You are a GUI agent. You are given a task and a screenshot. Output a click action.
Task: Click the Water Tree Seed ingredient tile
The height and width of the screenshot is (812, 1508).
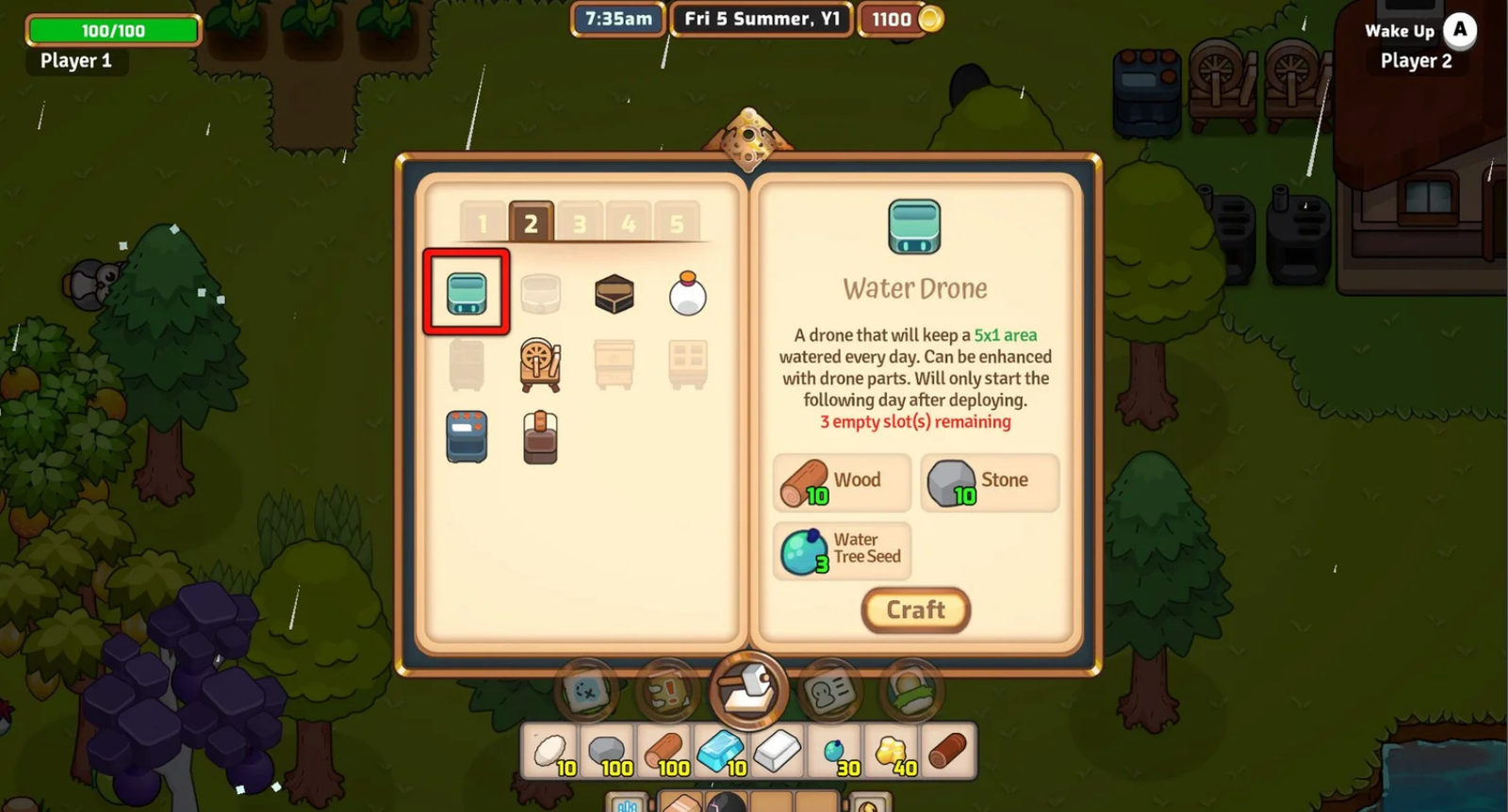coord(841,551)
